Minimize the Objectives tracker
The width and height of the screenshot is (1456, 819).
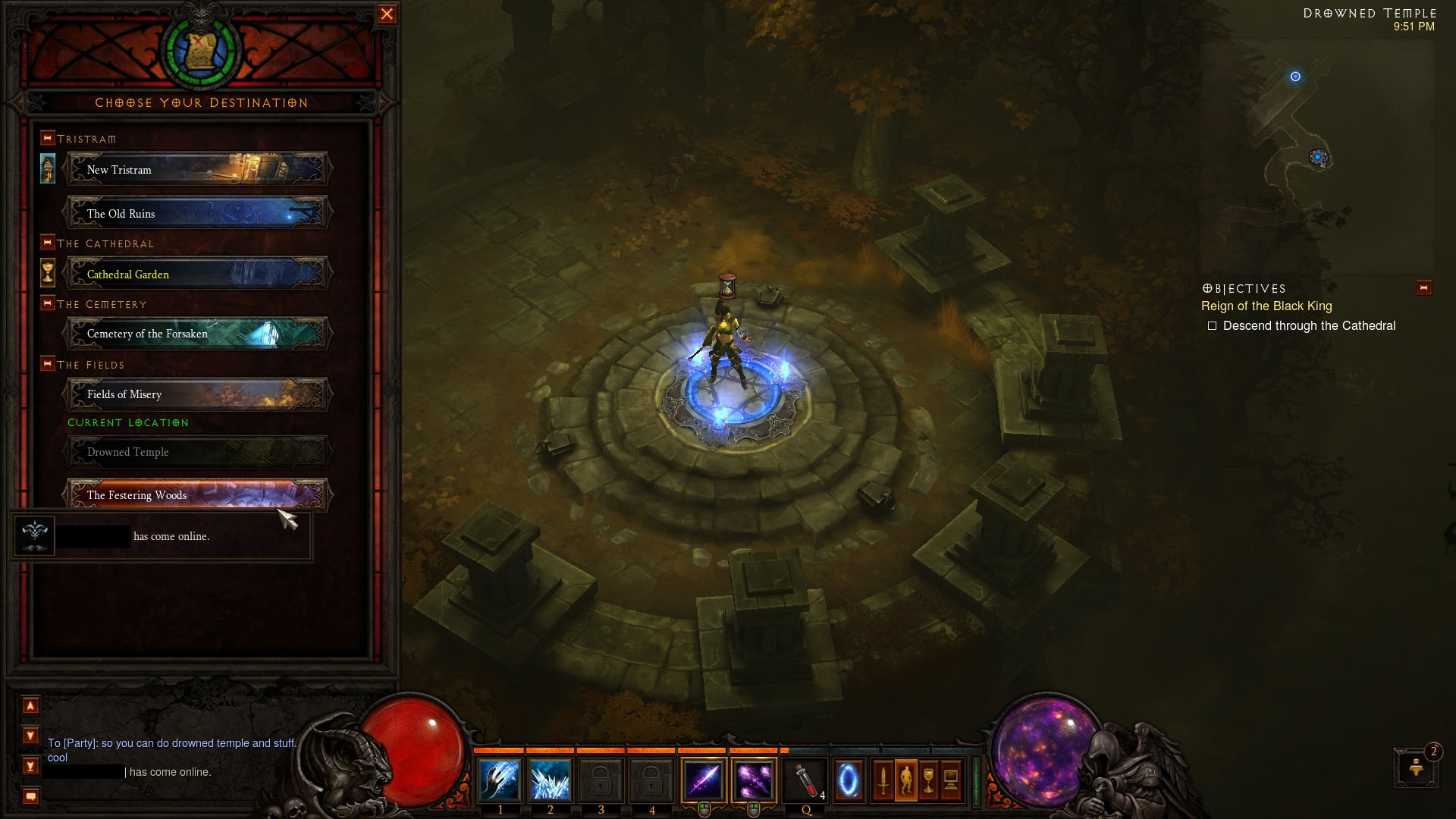(x=1423, y=288)
